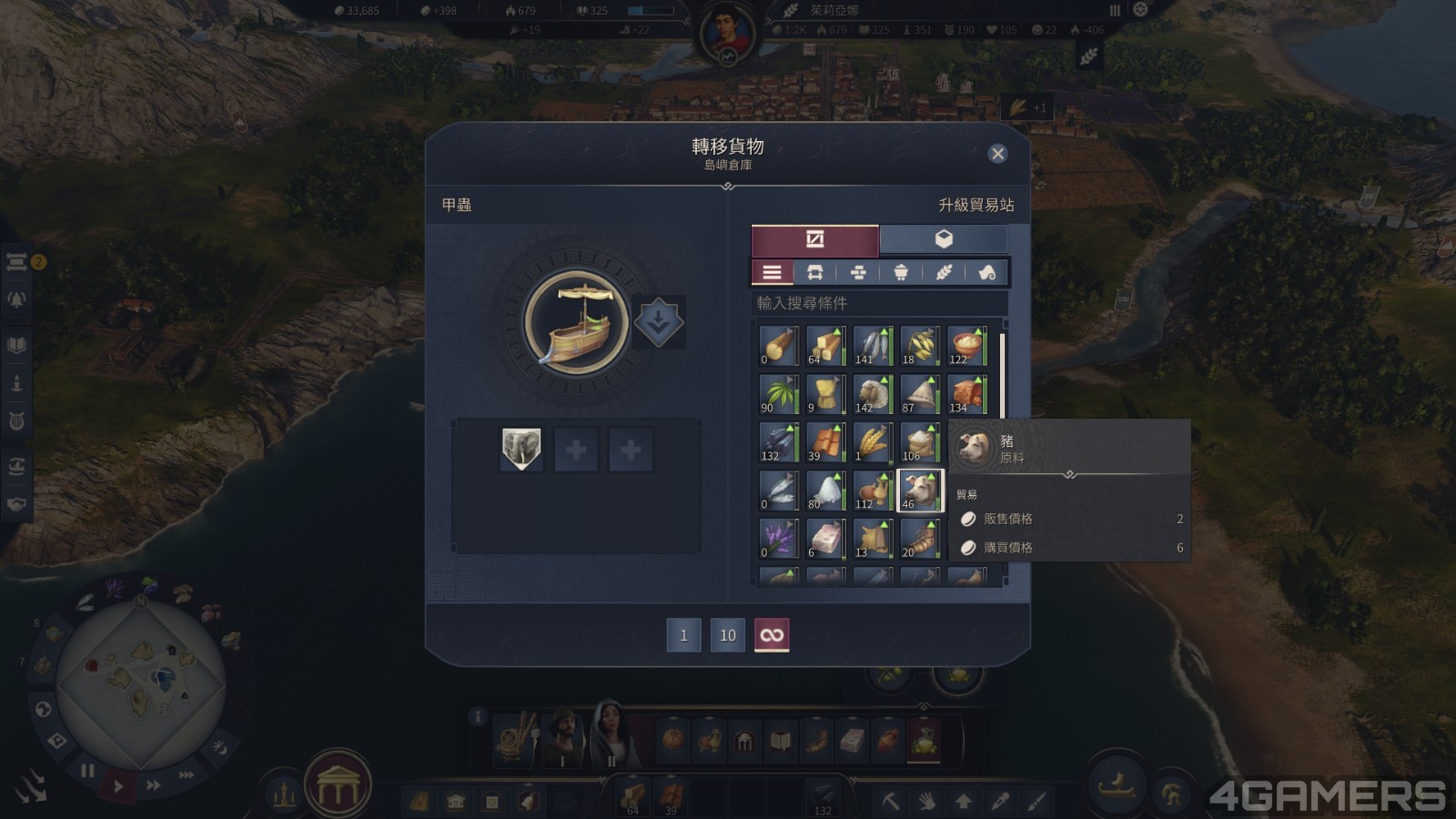Select the pig goods slot
1456x819 pixels.
pyautogui.click(x=920, y=490)
